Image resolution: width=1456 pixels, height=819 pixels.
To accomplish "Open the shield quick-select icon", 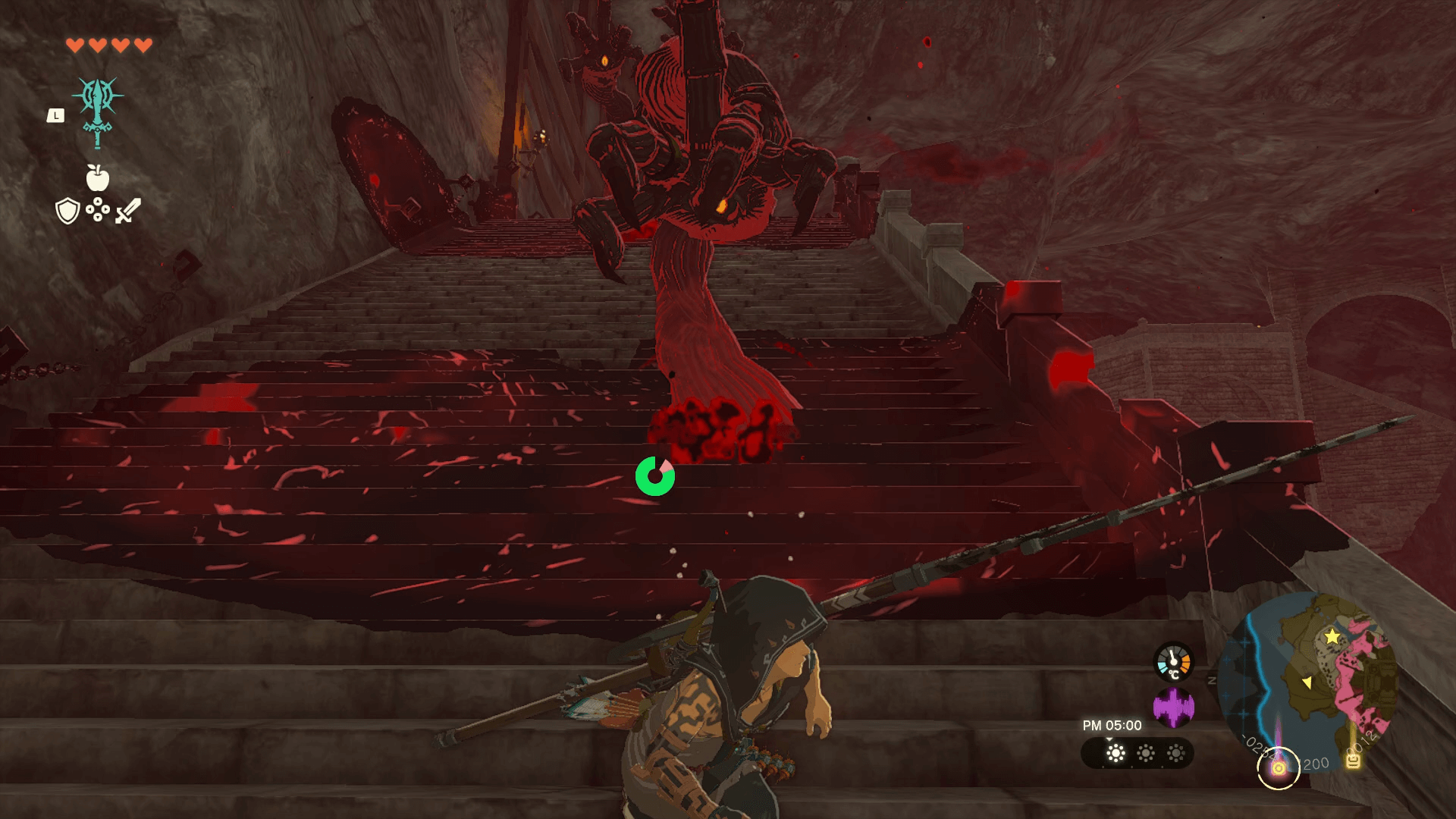I will pos(67,211).
